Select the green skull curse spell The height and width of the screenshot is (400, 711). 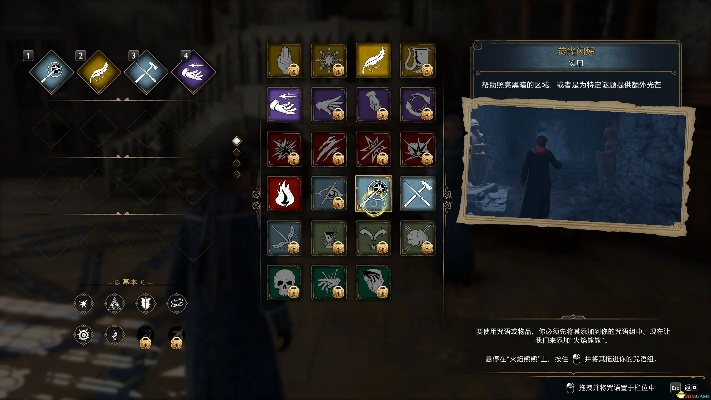[x=285, y=280]
